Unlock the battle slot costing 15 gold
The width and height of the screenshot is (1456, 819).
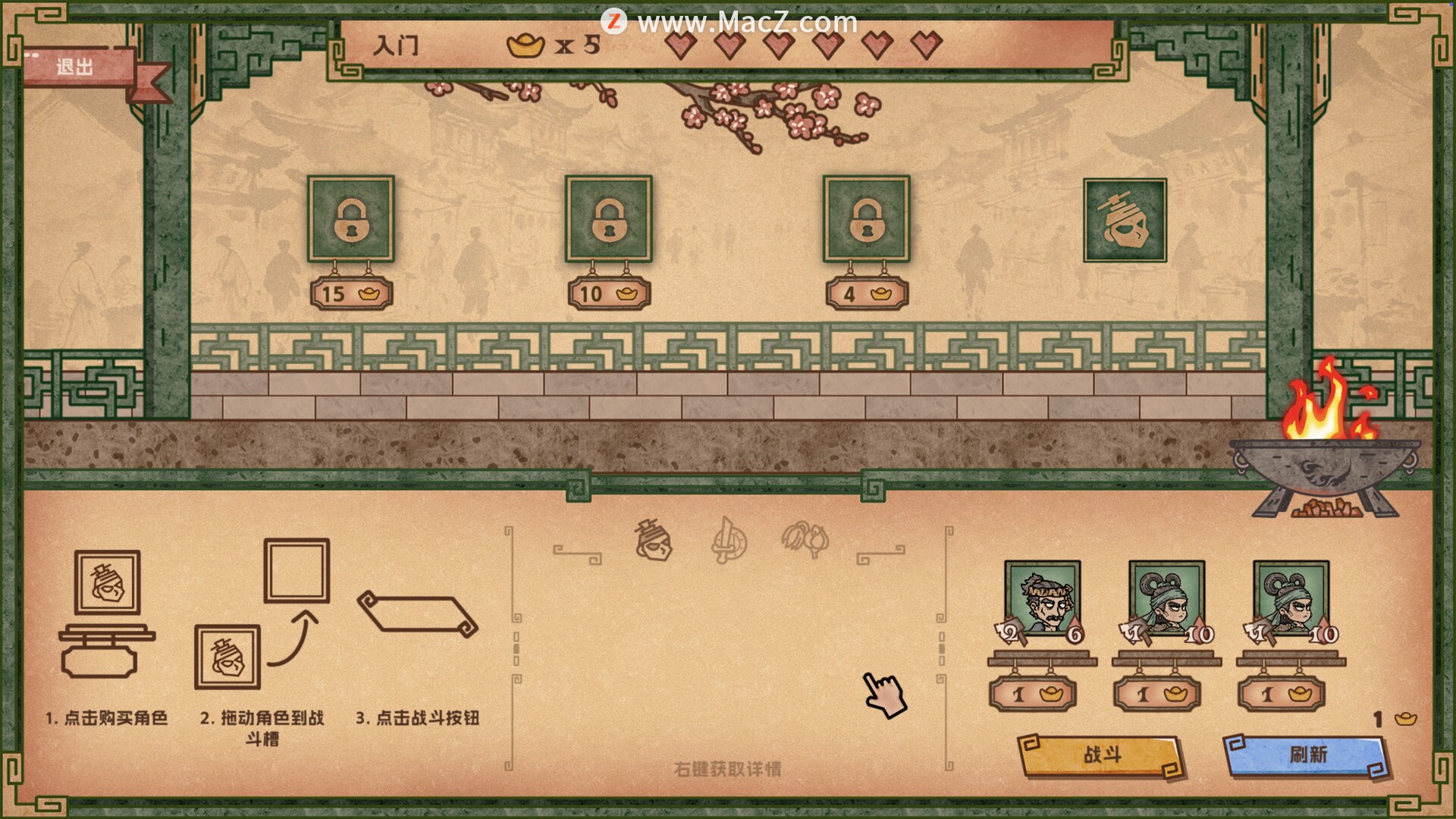coord(350,220)
